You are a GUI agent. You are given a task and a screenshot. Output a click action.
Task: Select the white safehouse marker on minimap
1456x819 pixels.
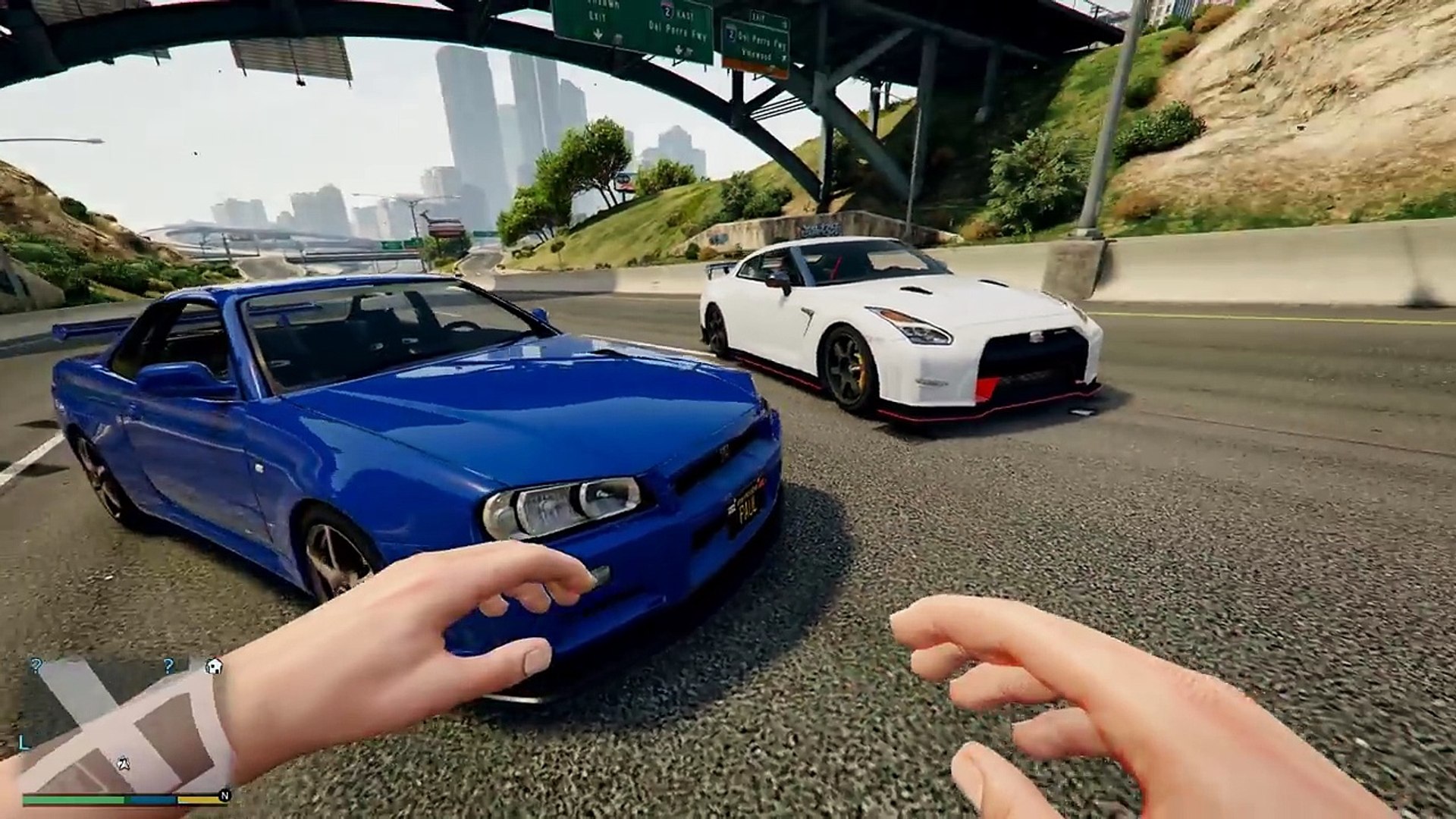pyautogui.click(x=214, y=667)
